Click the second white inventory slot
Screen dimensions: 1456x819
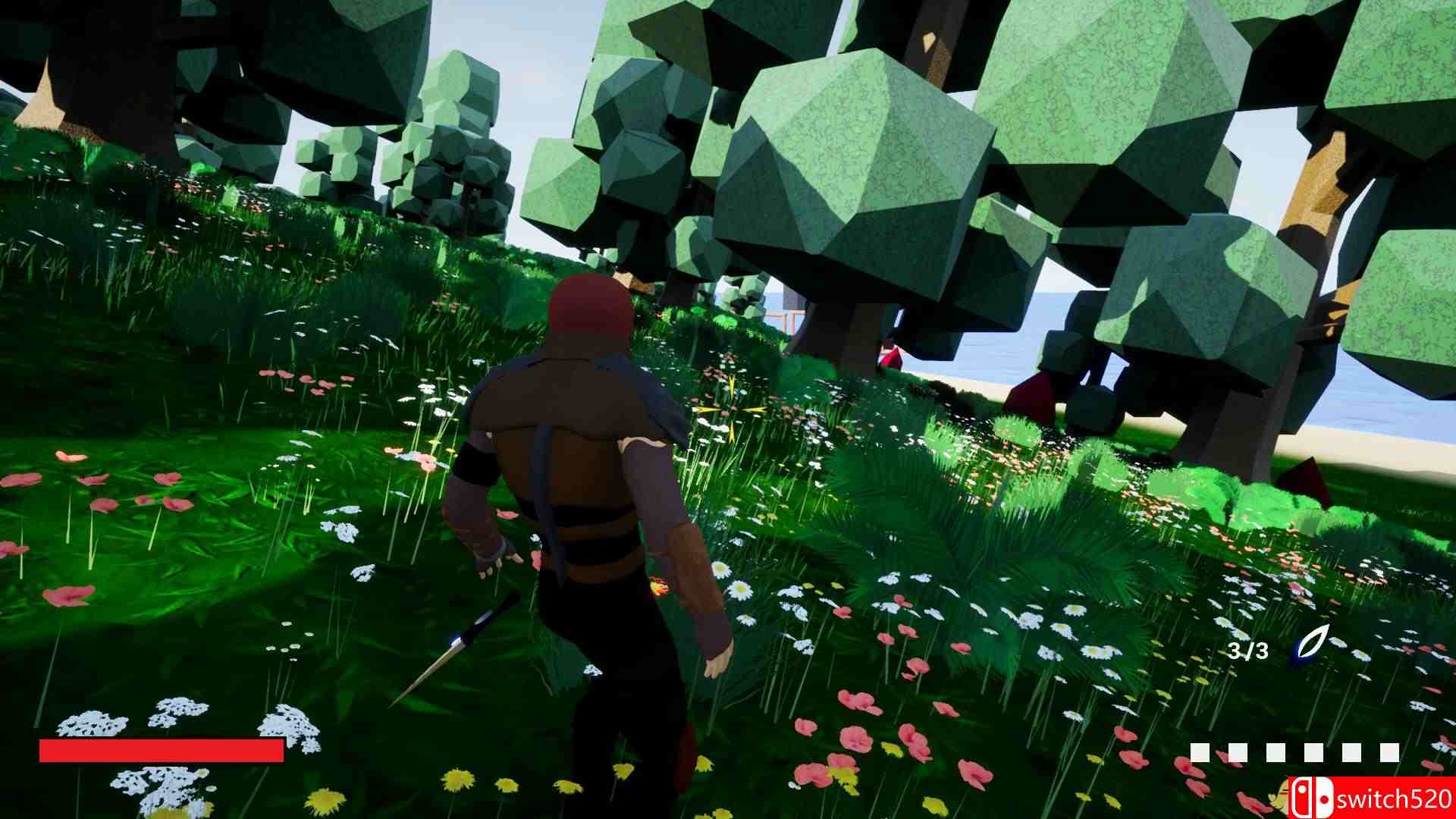point(1238,752)
